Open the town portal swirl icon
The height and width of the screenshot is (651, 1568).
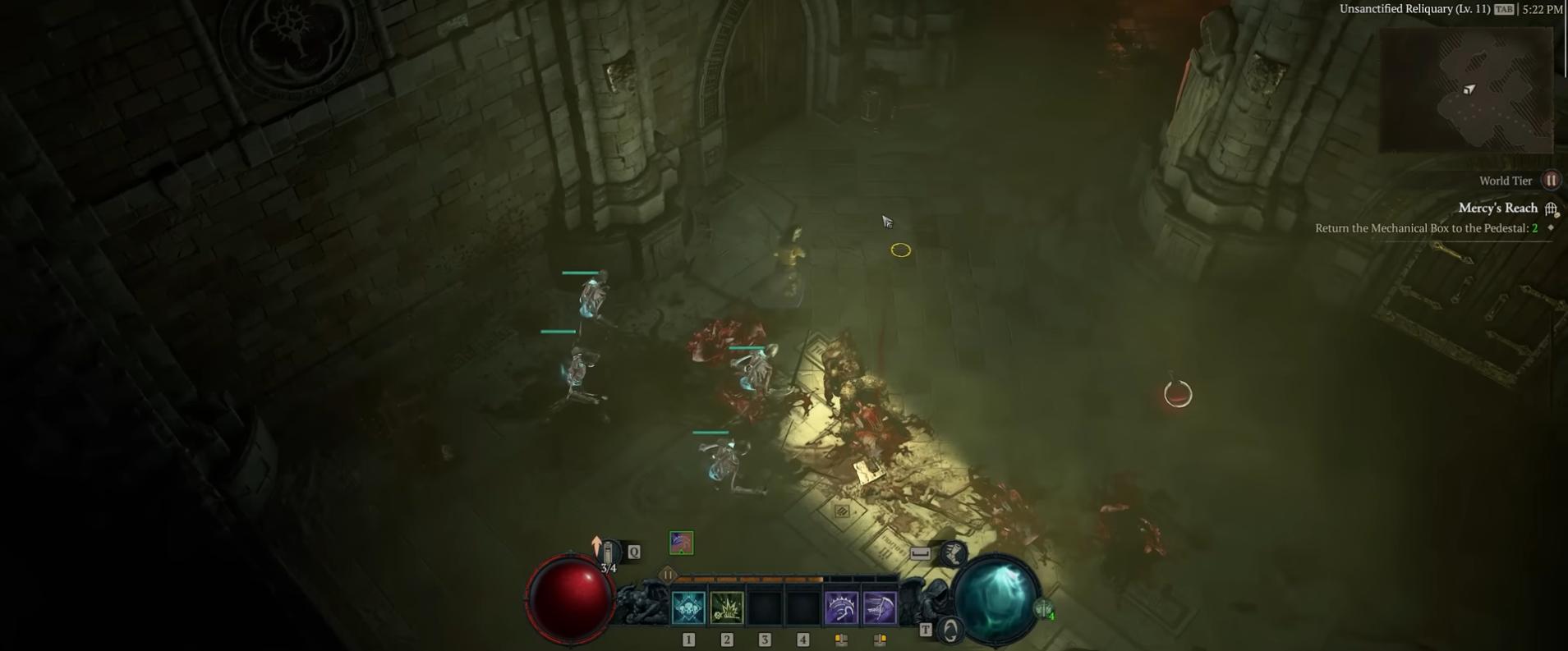tap(951, 630)
